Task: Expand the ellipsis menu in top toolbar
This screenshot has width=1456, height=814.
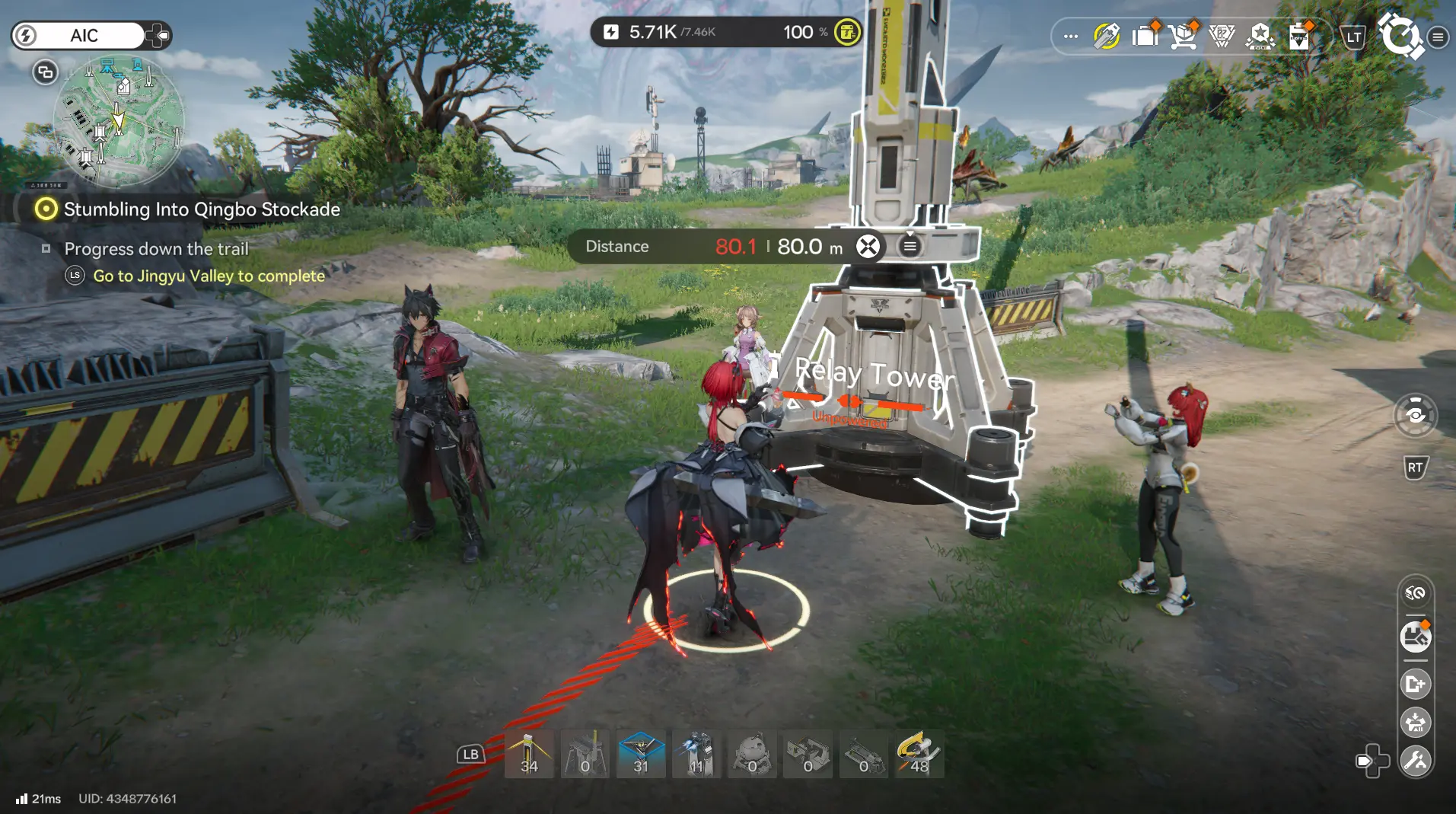Action: [x=1070, y=35]
